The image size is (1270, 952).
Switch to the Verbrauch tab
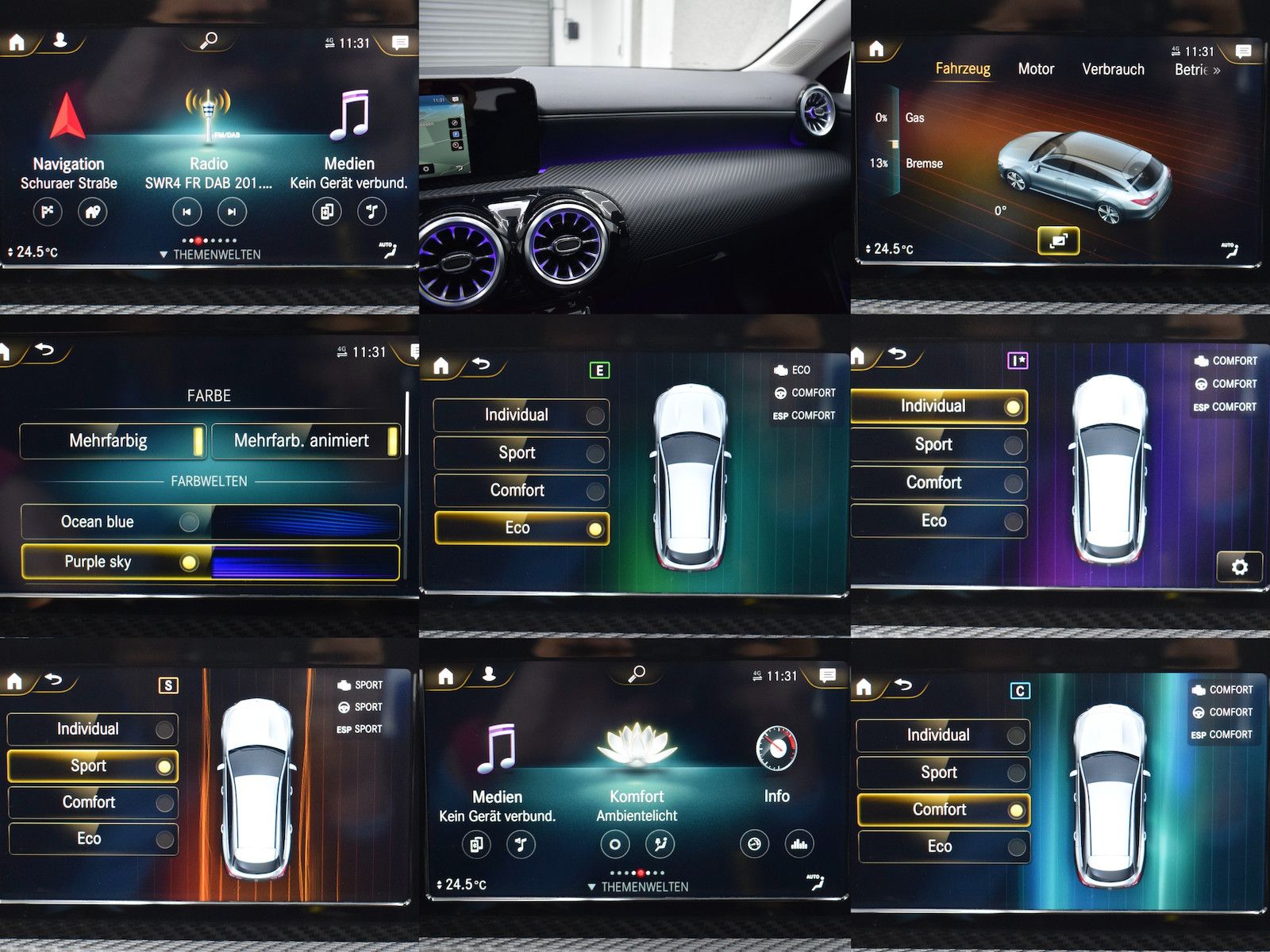(1113, 69)
